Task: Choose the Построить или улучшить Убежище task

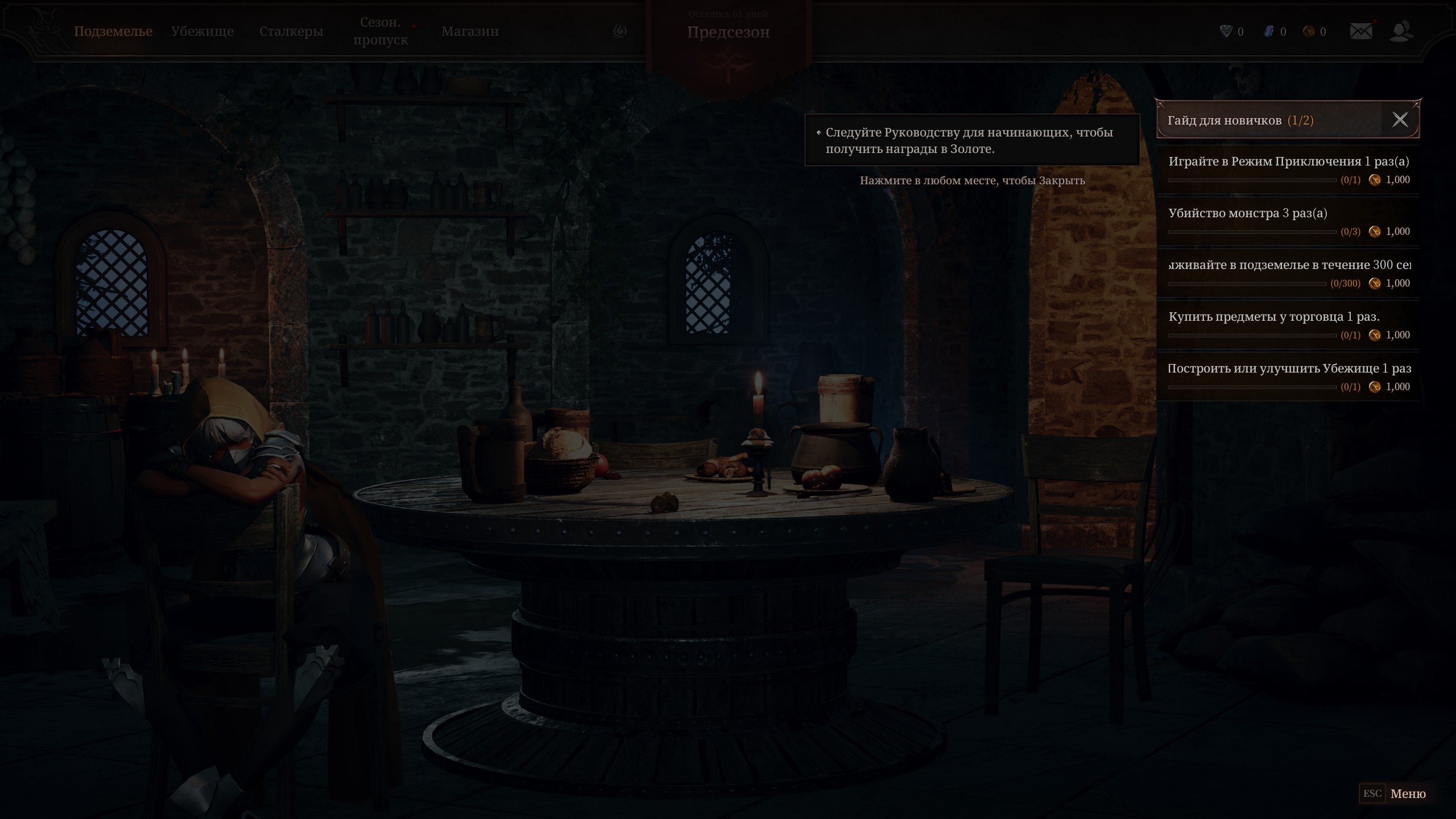Action: (1288, 377)
